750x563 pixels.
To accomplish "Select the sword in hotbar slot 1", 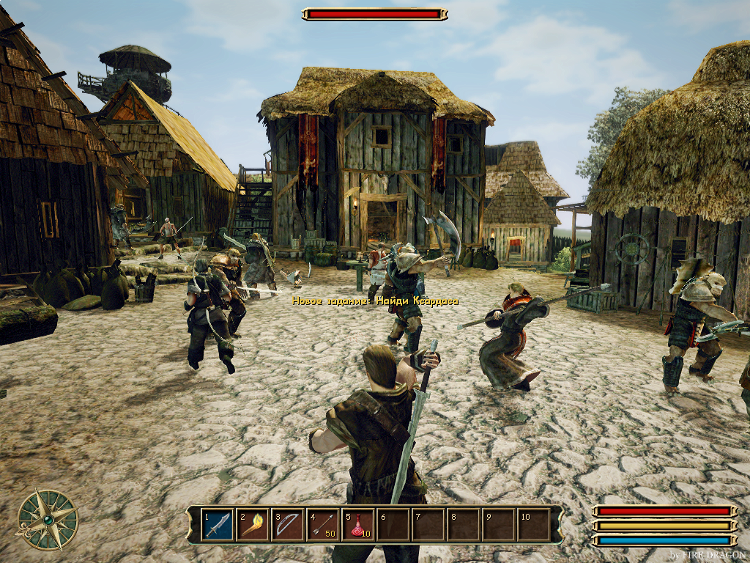I will pyautogui.click(x=218, y=525).
